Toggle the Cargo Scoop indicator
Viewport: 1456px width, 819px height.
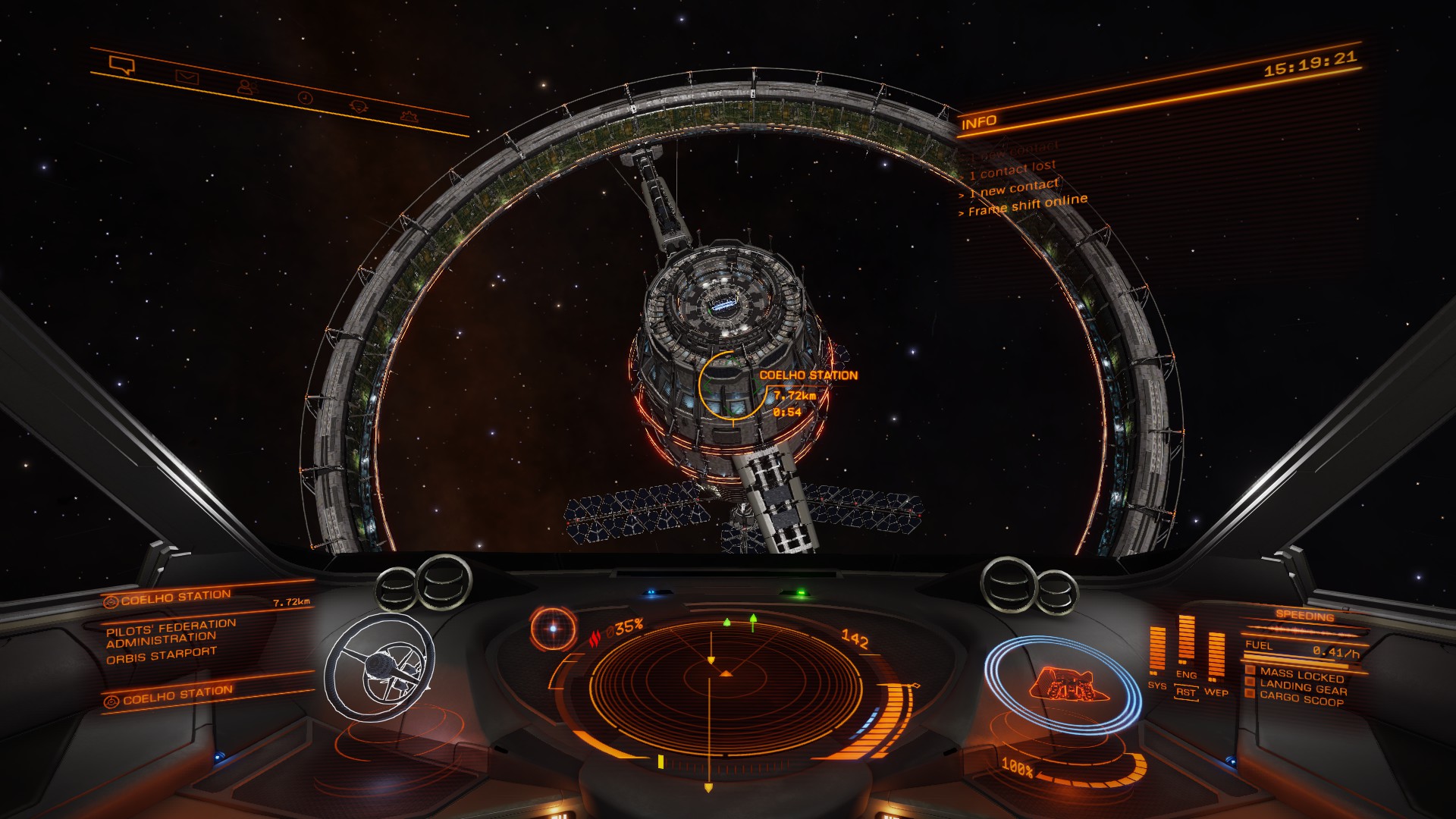coord(1301,700)
